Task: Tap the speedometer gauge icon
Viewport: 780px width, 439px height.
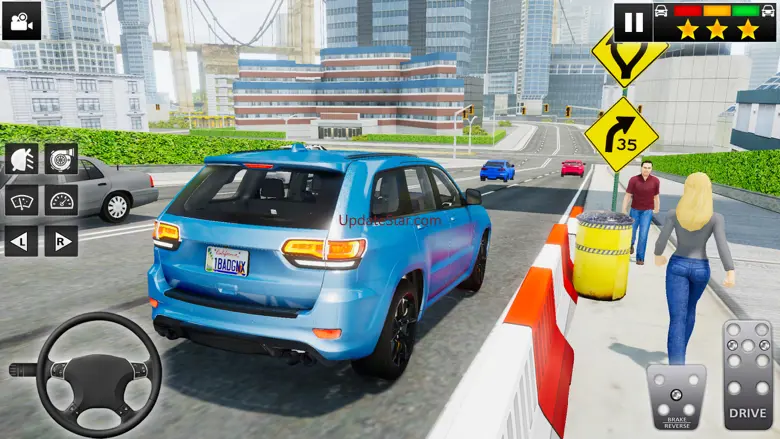Action: [61, 200]
